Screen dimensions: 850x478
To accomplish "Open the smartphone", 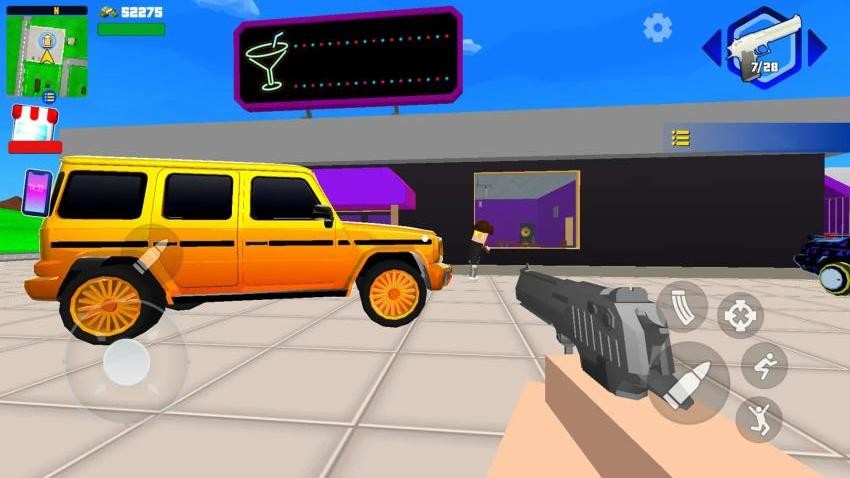I will point(37,191).
